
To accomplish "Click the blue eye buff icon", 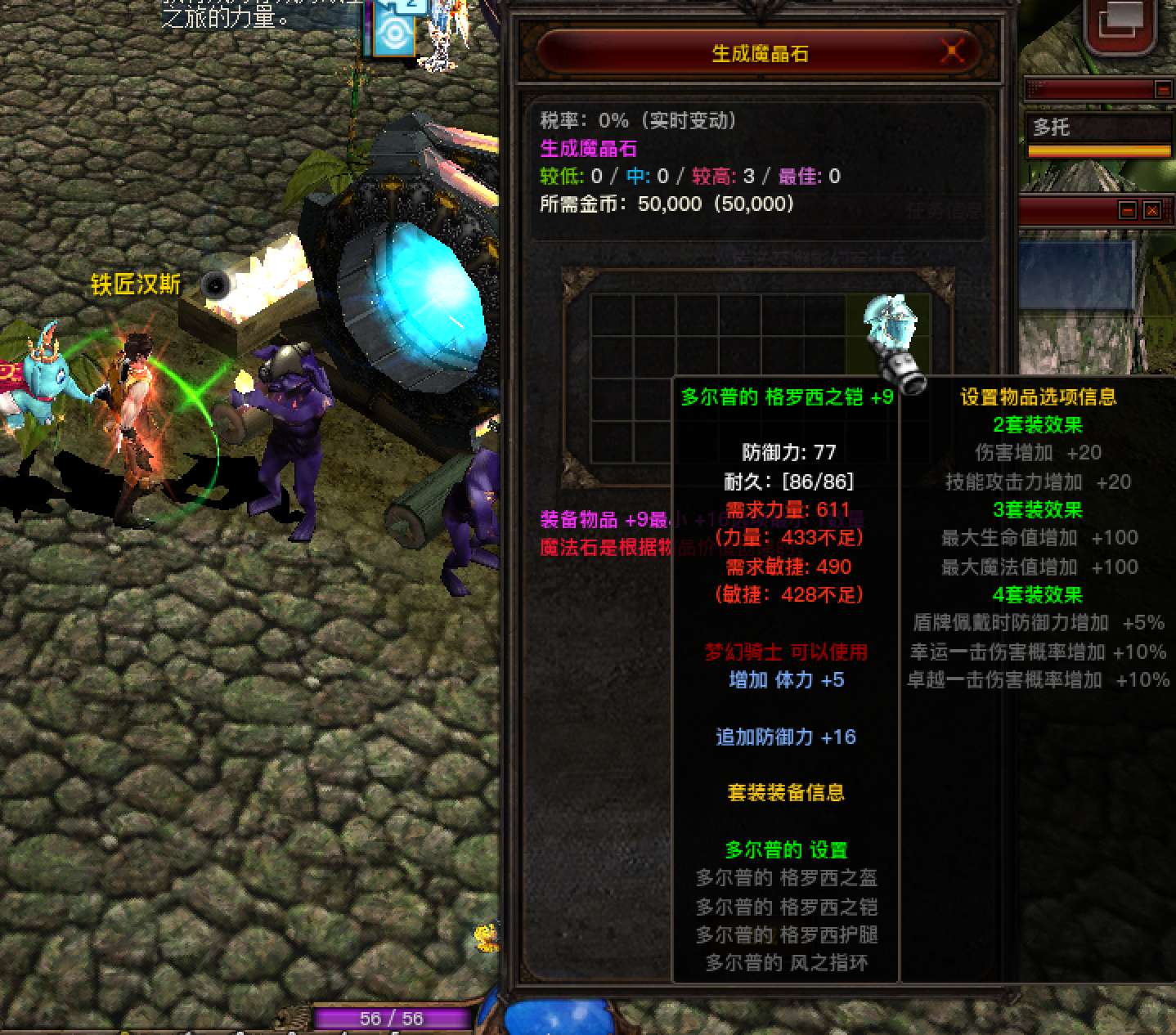I will point(395,34).
